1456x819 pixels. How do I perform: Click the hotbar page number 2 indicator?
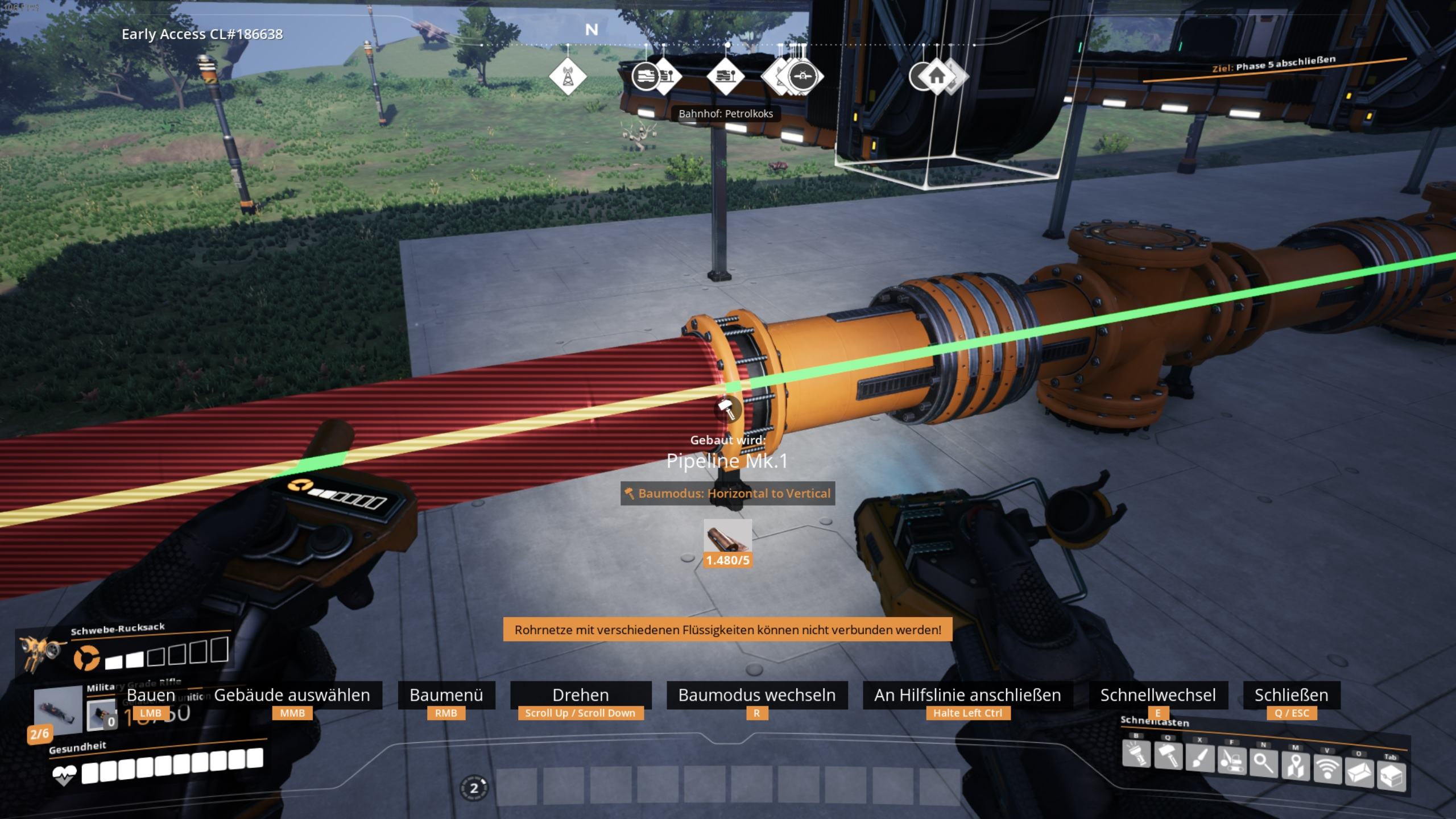(x=474, y=788)
